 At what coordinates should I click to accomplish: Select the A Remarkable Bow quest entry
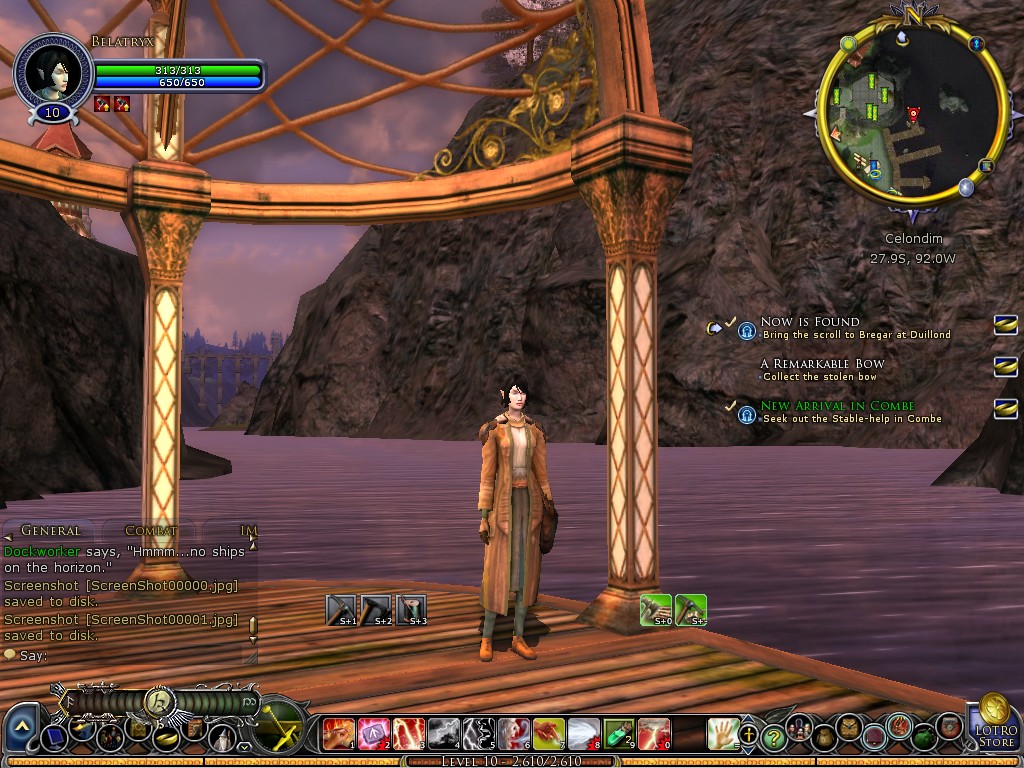[821, 364]
